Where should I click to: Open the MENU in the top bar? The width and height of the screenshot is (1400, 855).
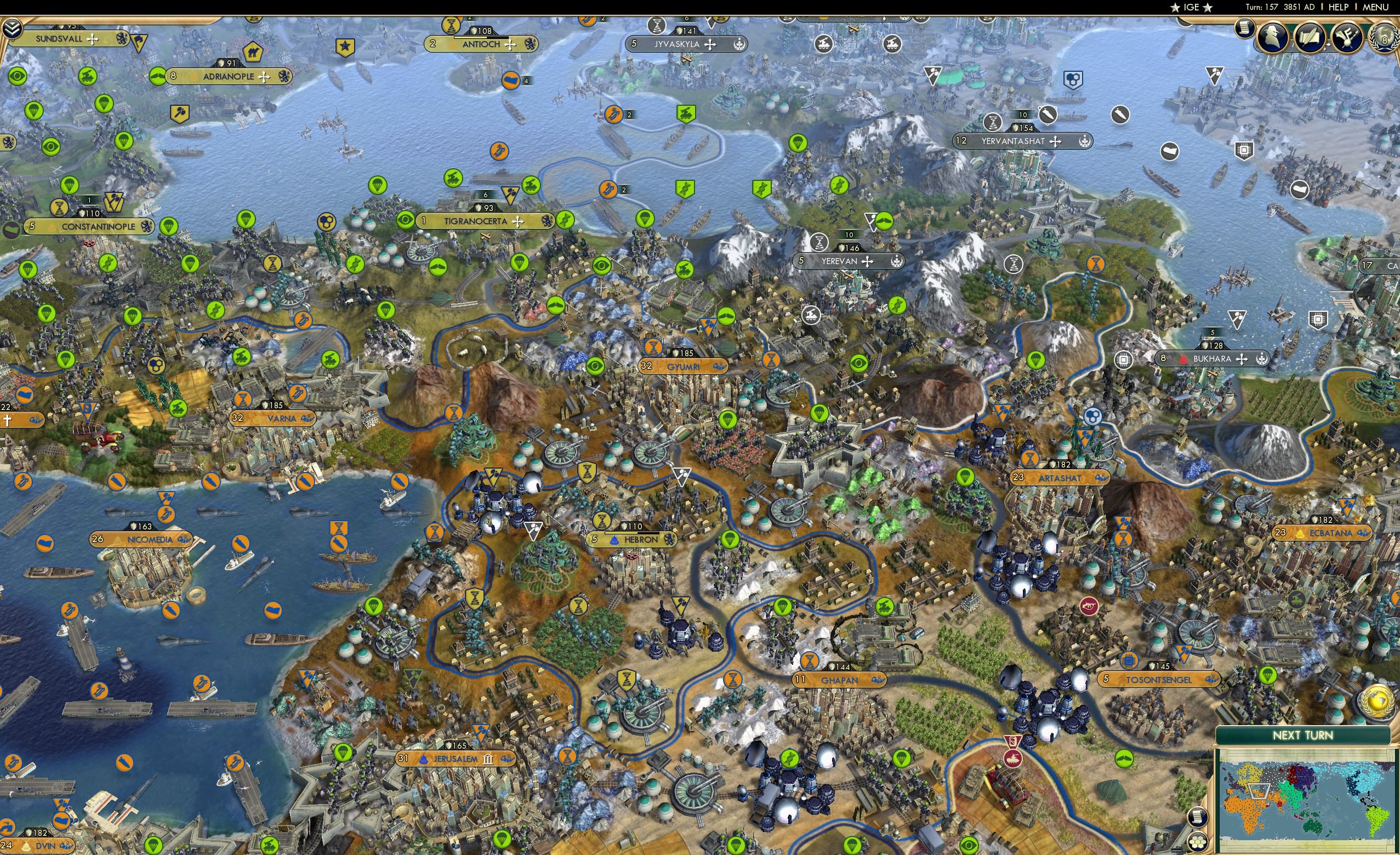[1375, 7]
